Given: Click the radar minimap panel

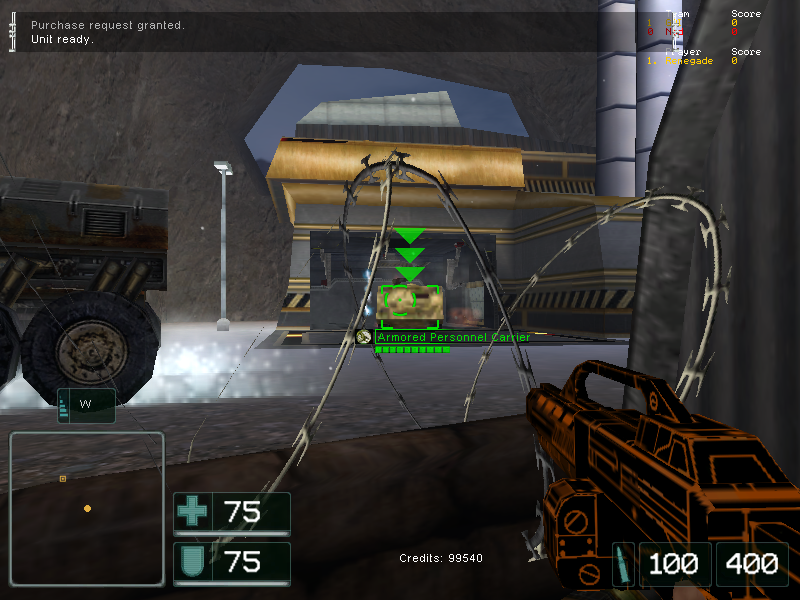Looking at the screenshot, I should (87, 508).
